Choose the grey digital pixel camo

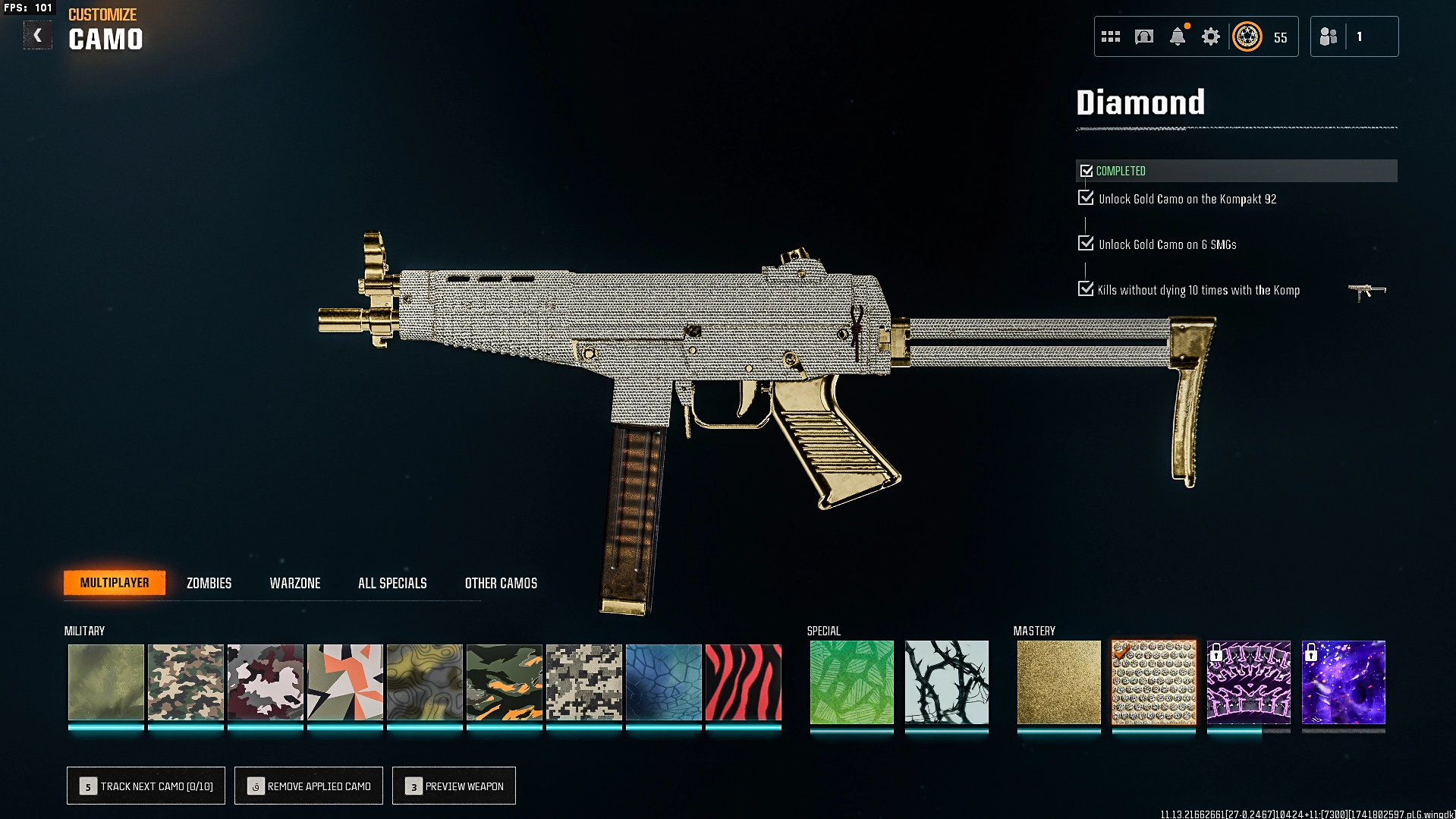(x=583, y=682)
